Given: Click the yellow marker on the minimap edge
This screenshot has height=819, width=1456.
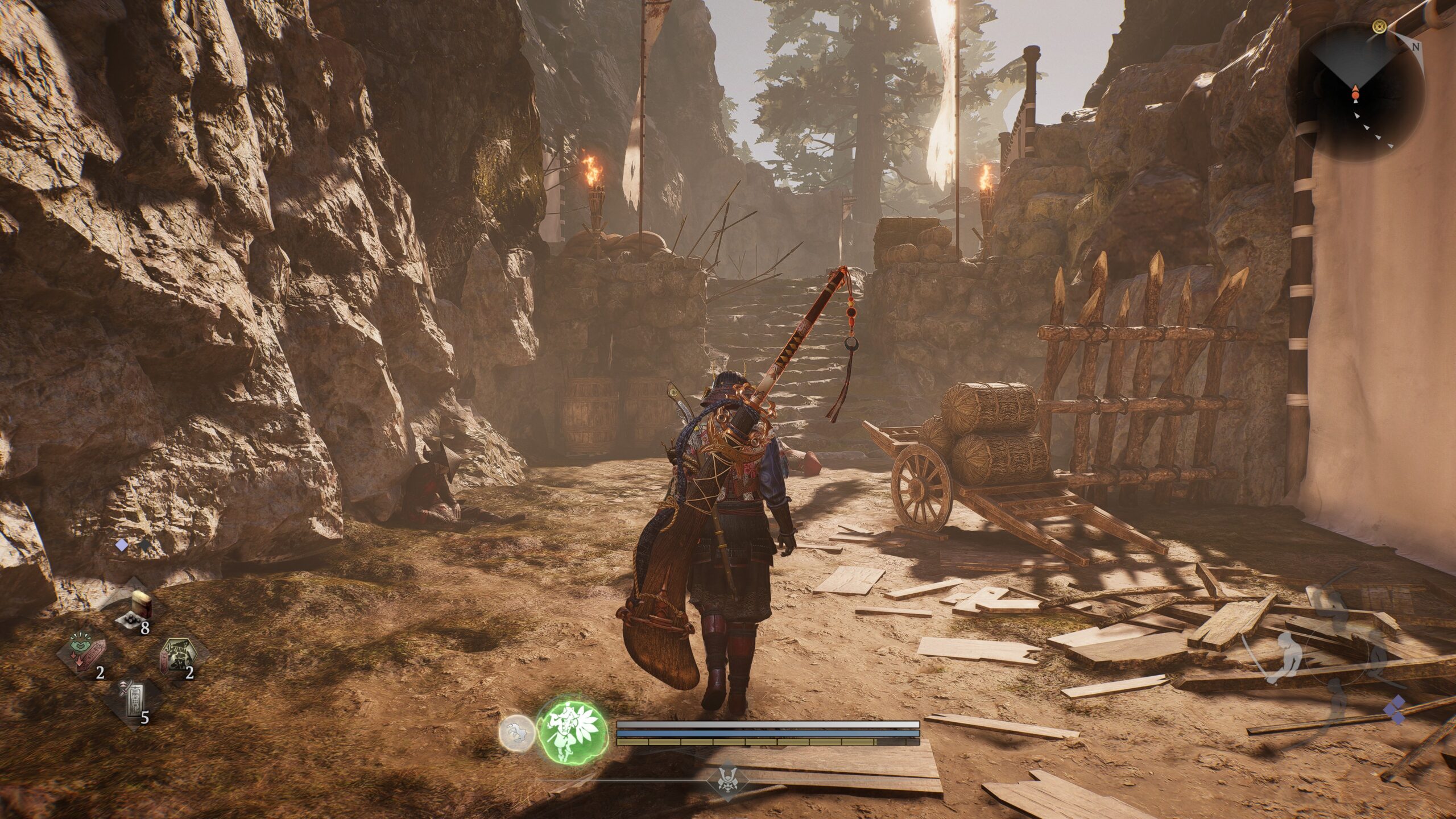Looking at the screenshot, I should [1379, 27].
